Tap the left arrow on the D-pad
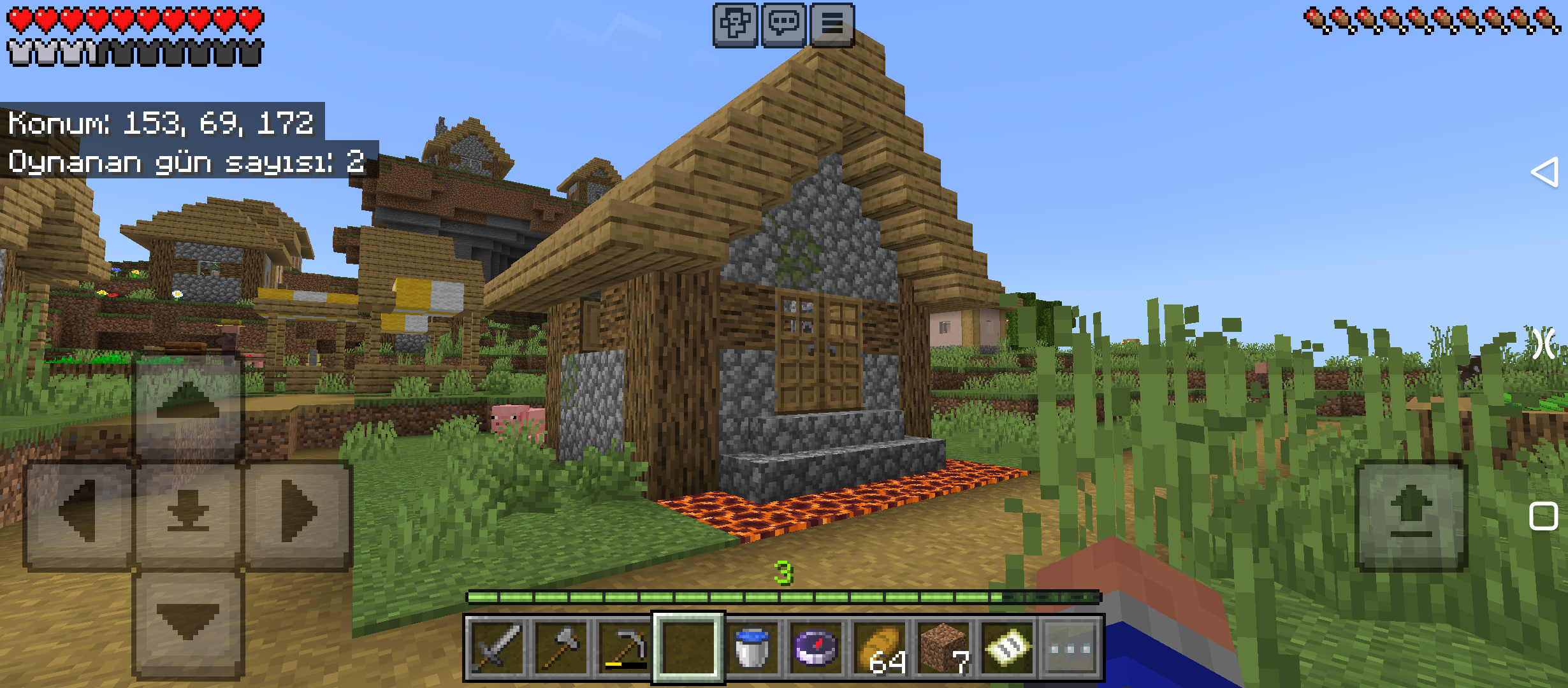Viewport: 1568px width, 688px height. [x=78, y=512]
